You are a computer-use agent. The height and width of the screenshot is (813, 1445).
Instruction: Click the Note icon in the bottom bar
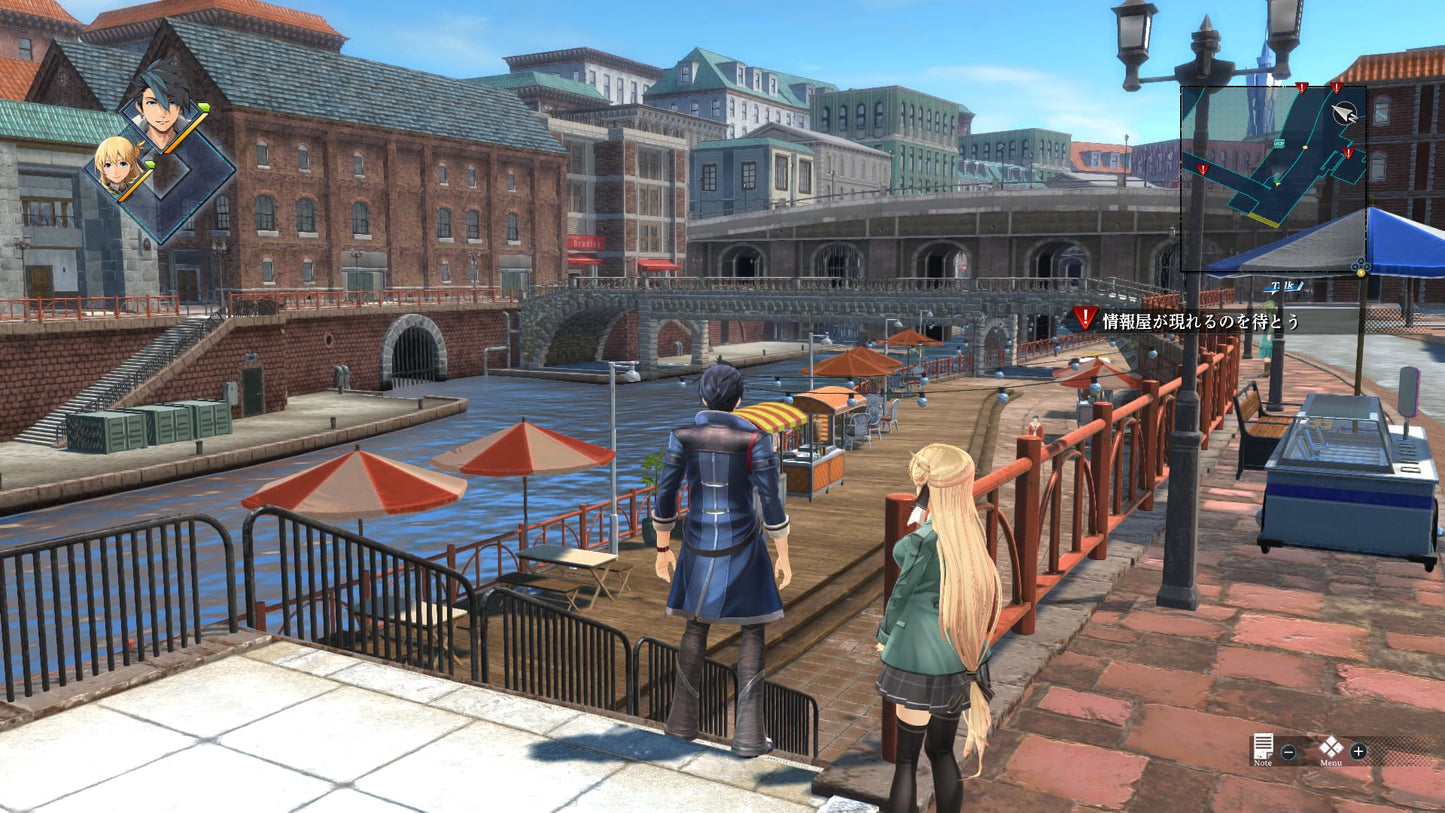(x=1263, y=746)
